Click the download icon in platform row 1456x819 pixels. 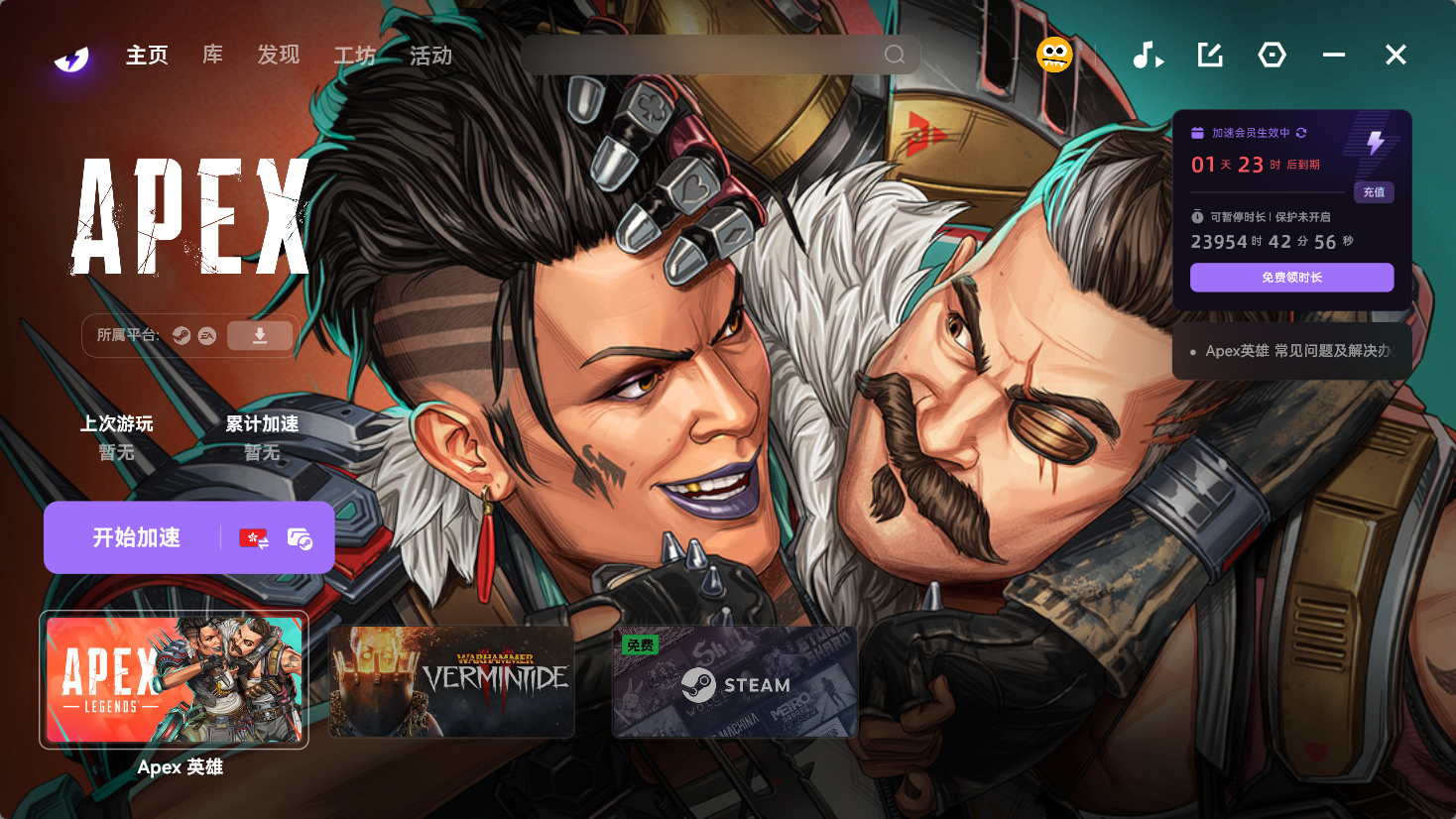point(260,335)
